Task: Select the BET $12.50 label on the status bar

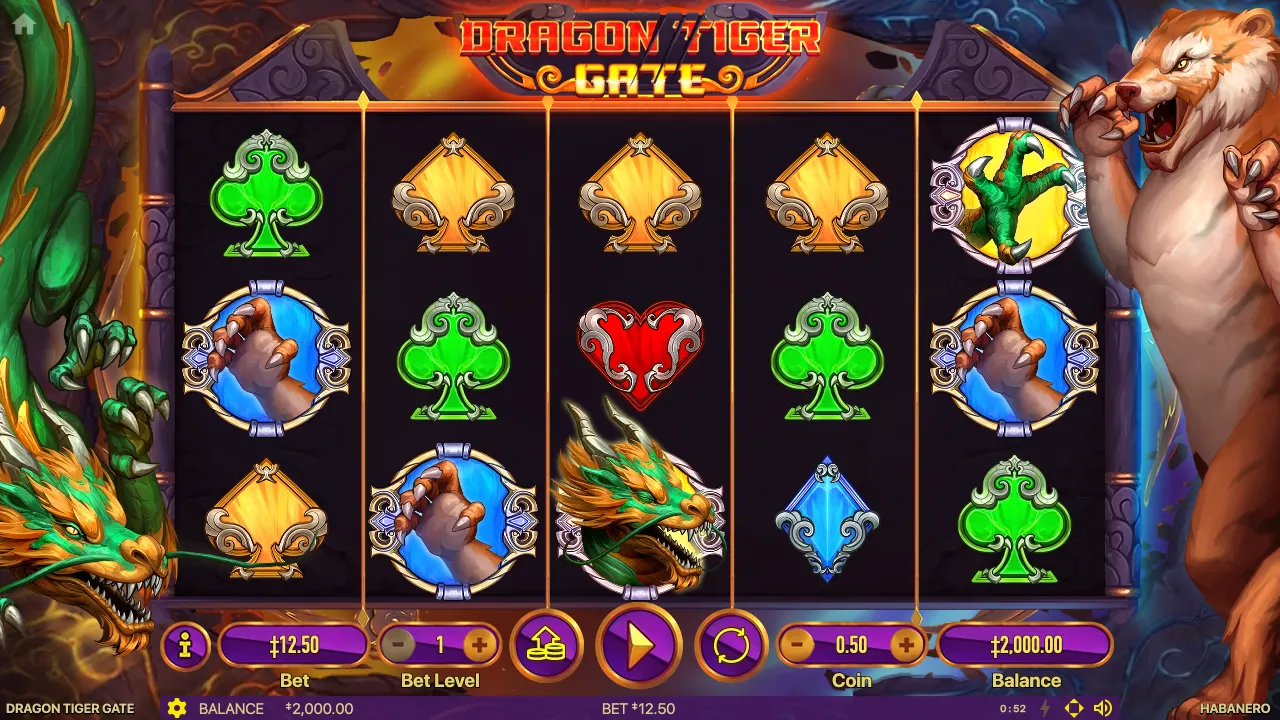Action: [639, 708]
